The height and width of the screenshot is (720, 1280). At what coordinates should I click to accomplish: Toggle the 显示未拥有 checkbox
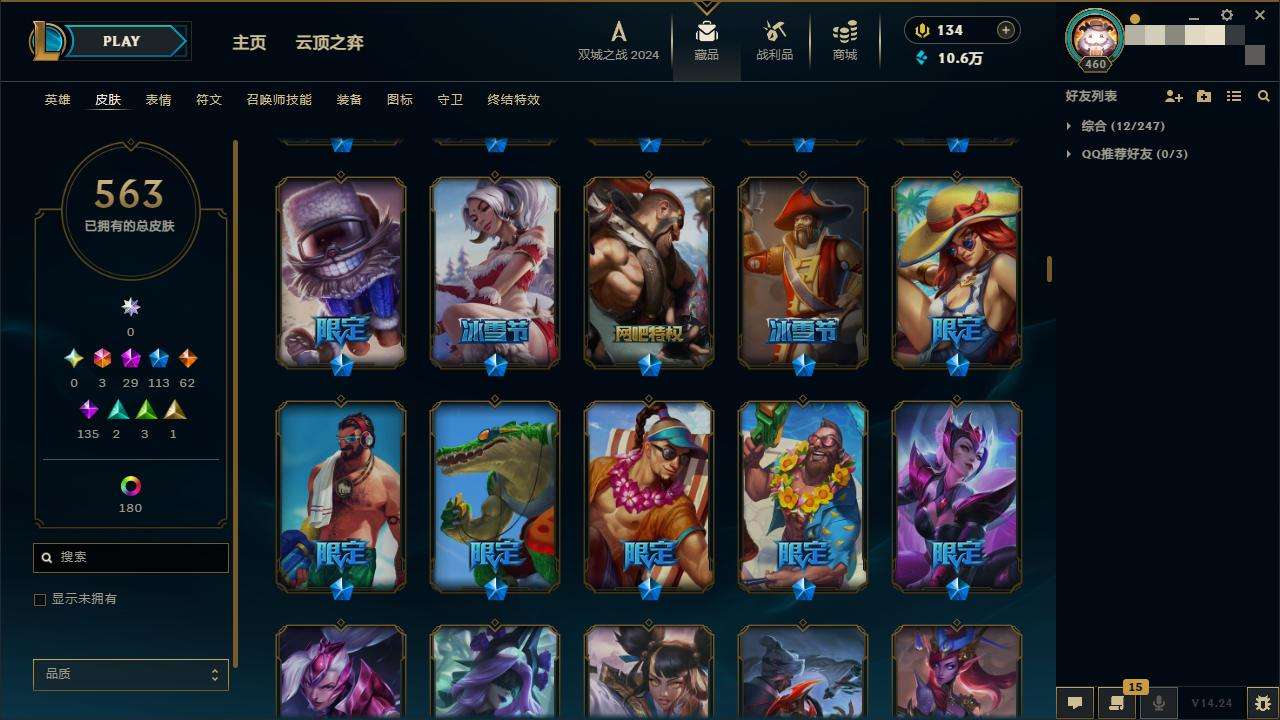coord(40,600)
